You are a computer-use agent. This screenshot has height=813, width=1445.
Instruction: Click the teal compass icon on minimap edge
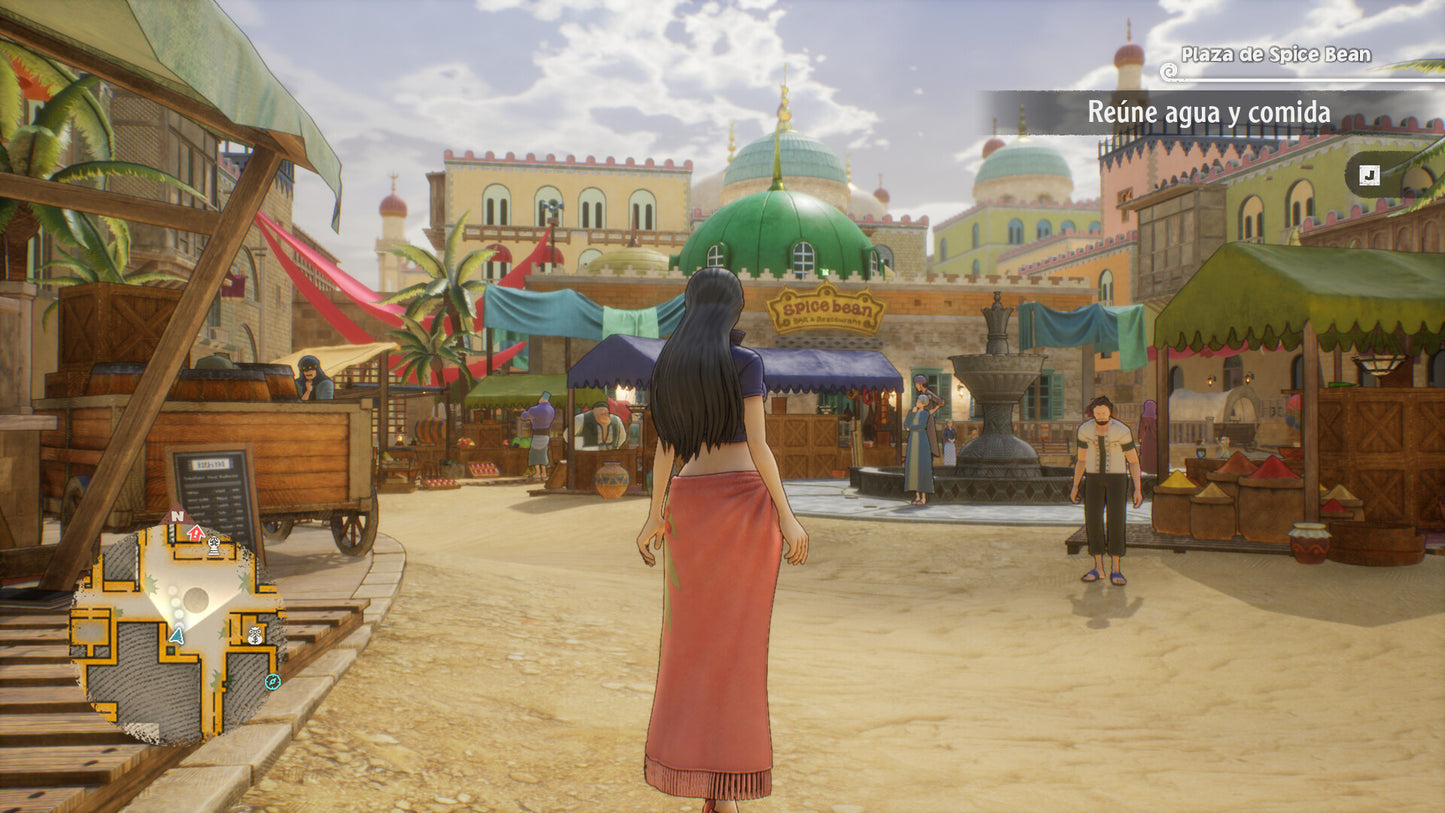pos(272,682)
